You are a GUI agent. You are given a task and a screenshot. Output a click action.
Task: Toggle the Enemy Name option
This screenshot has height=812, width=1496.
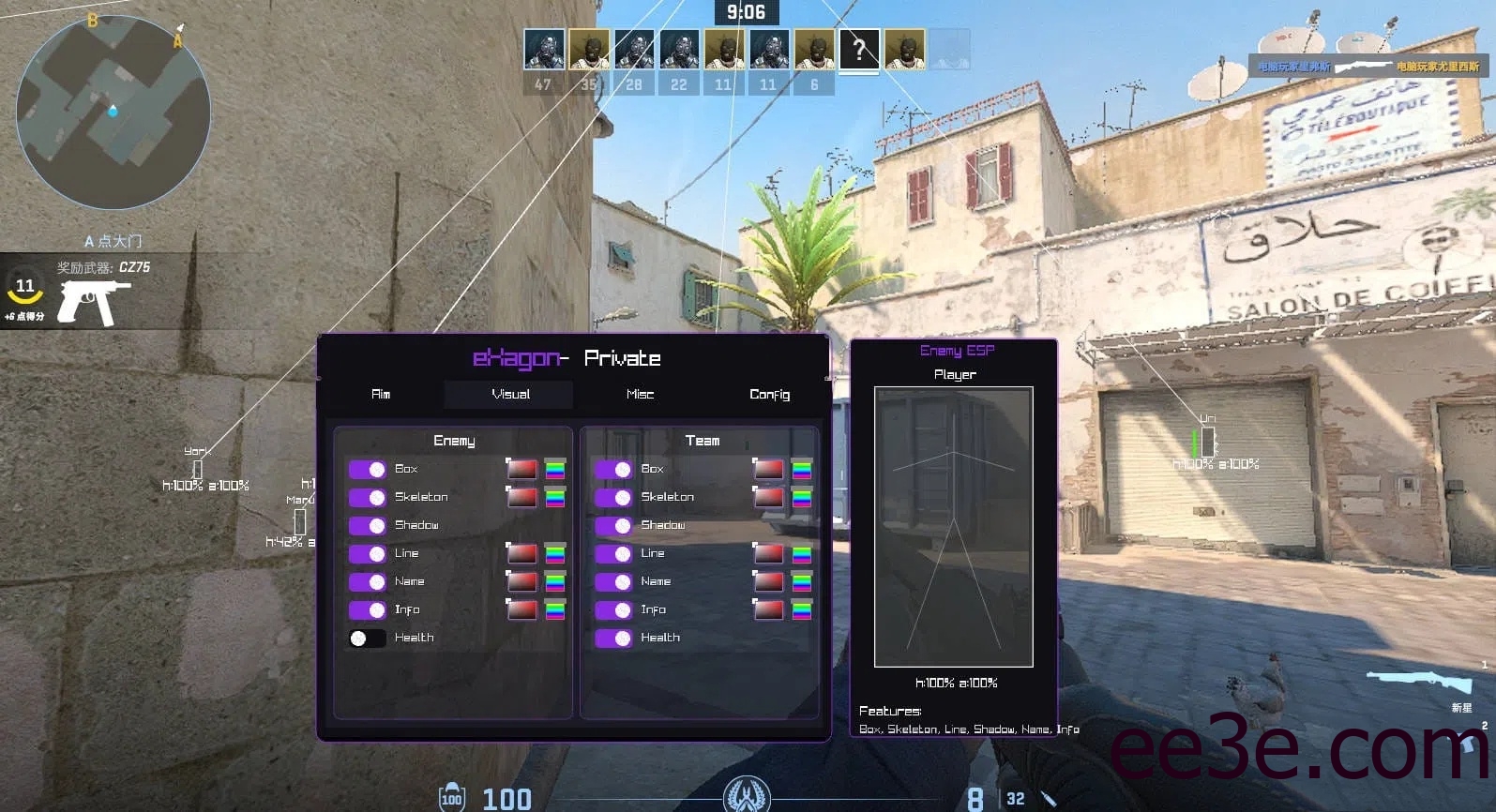[x=368, y=581]
